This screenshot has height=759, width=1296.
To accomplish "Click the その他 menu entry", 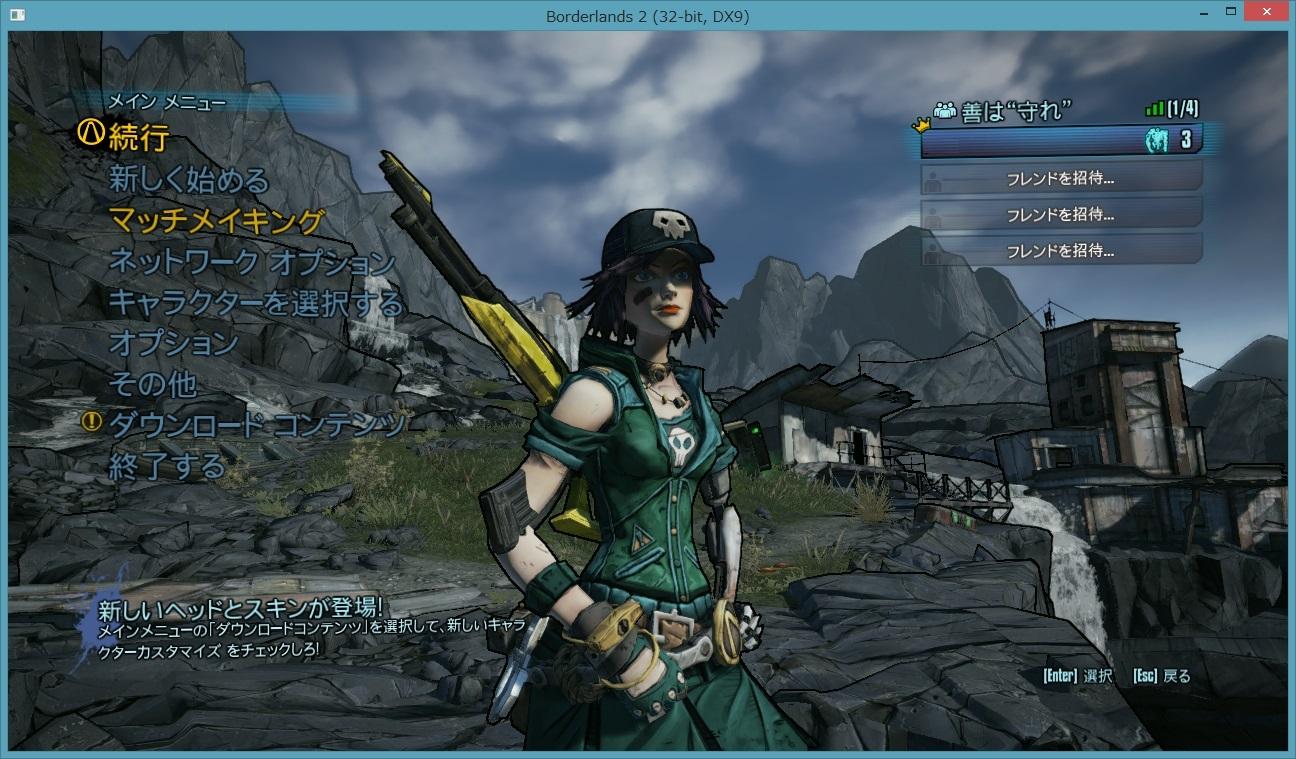I will [x=152, y=384].
